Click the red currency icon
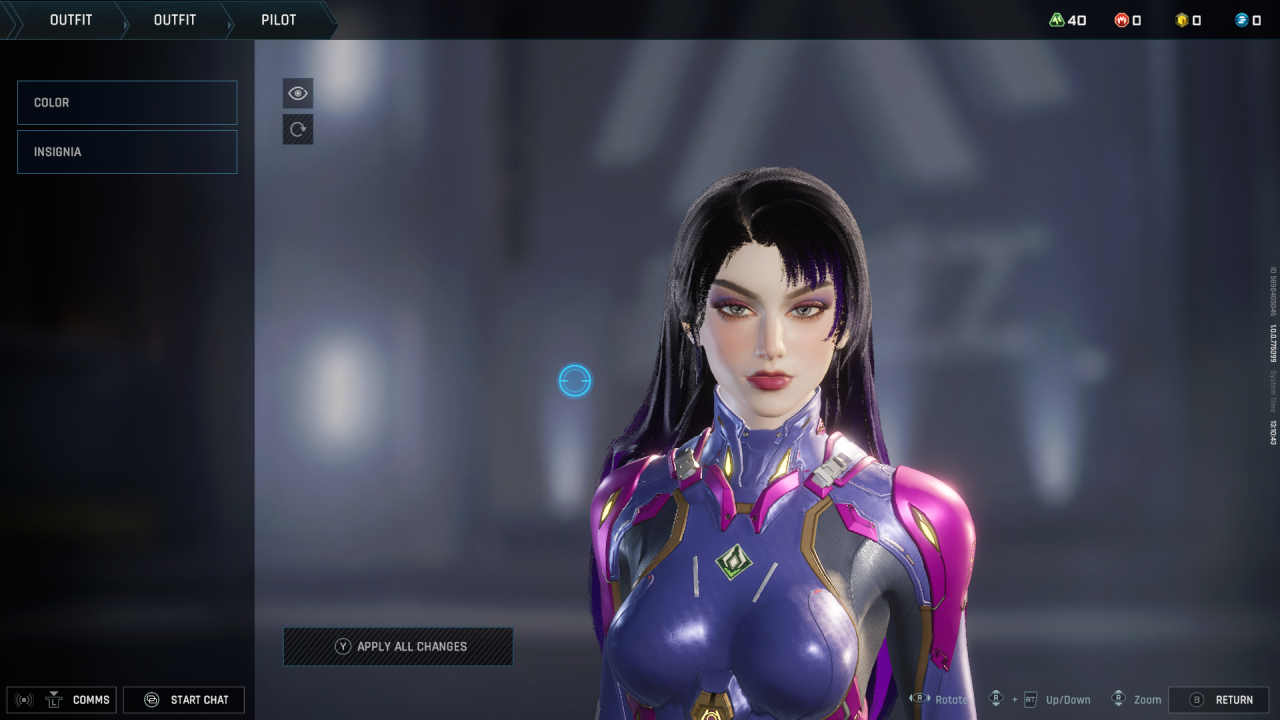 coord(1122,20)
